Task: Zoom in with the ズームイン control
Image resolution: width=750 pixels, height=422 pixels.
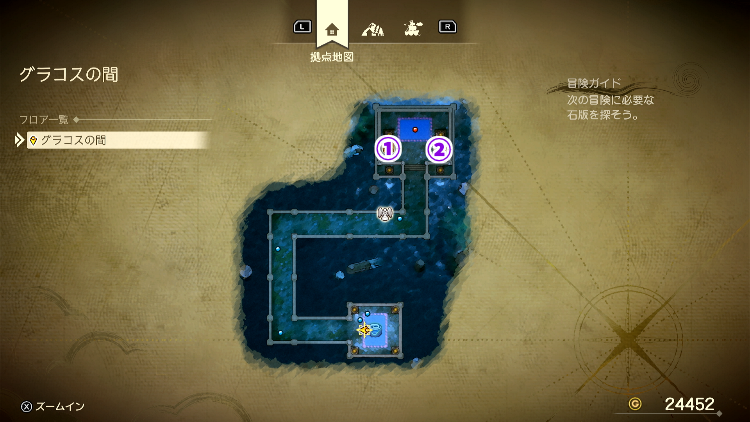Action: pyautogui.click(x=53, y=406)
